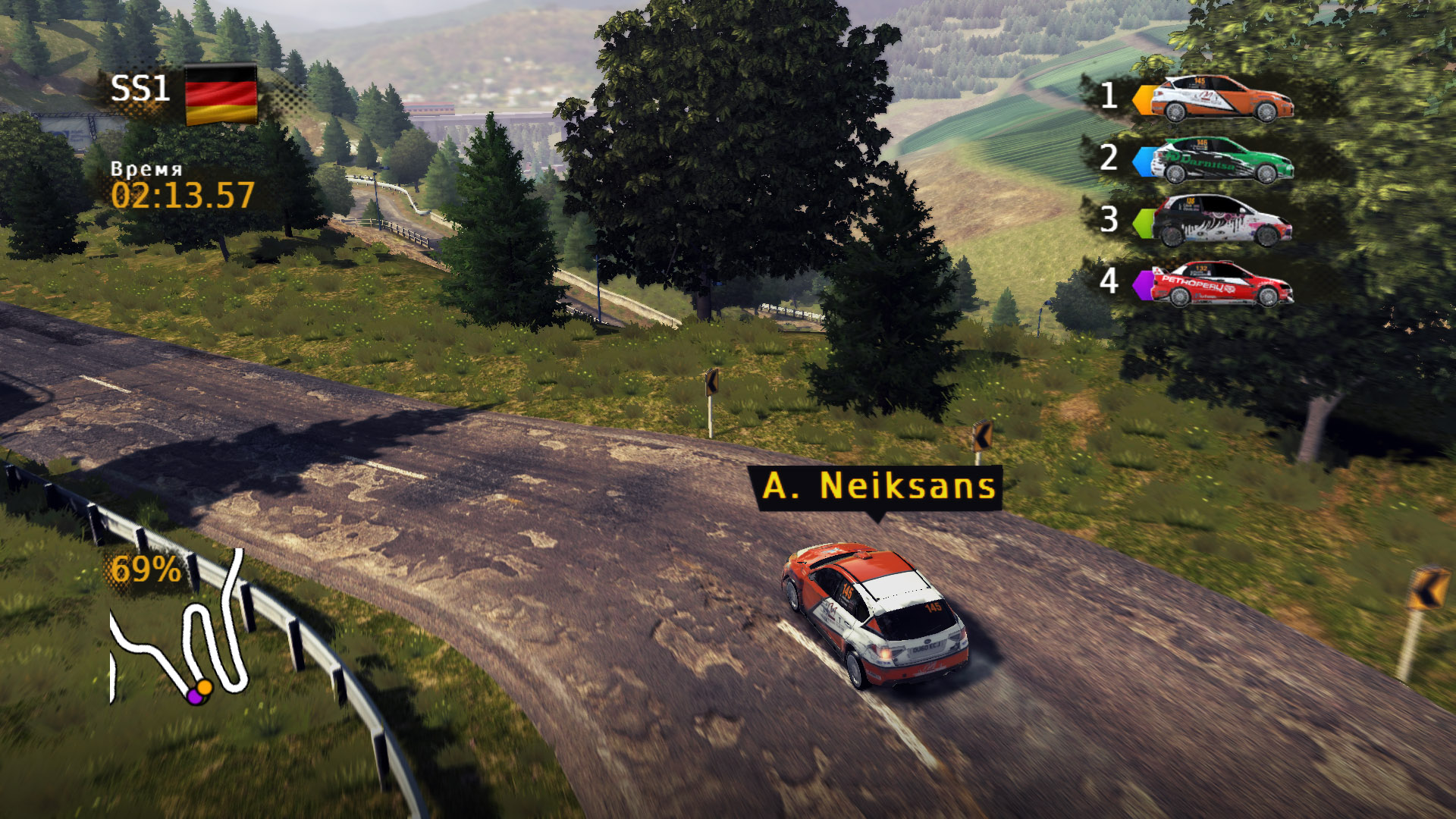Choose the second-place green car
This screenshot has height=819, width=1456.
1221,161
